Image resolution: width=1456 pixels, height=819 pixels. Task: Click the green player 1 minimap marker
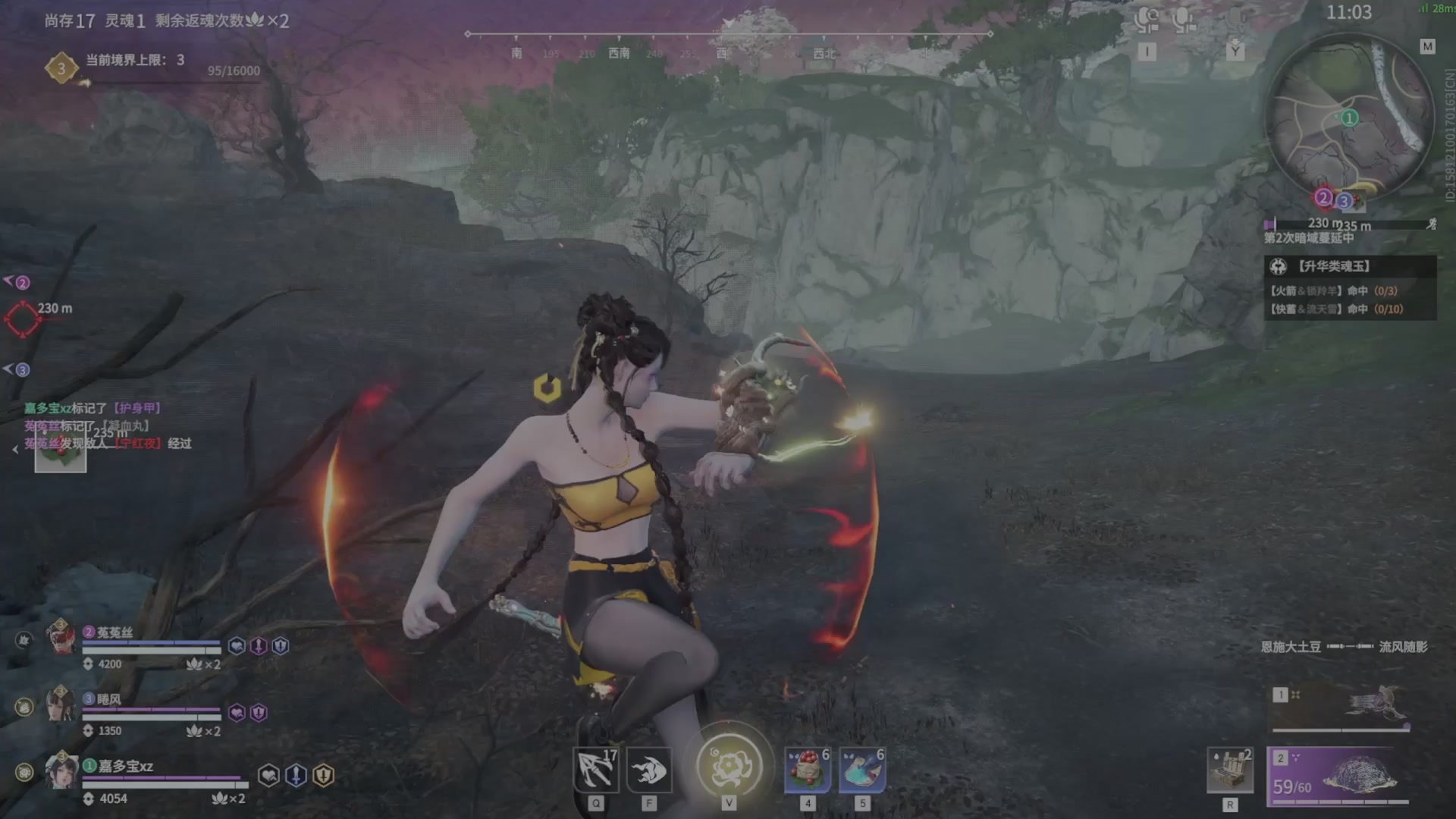click(1349, 118)
